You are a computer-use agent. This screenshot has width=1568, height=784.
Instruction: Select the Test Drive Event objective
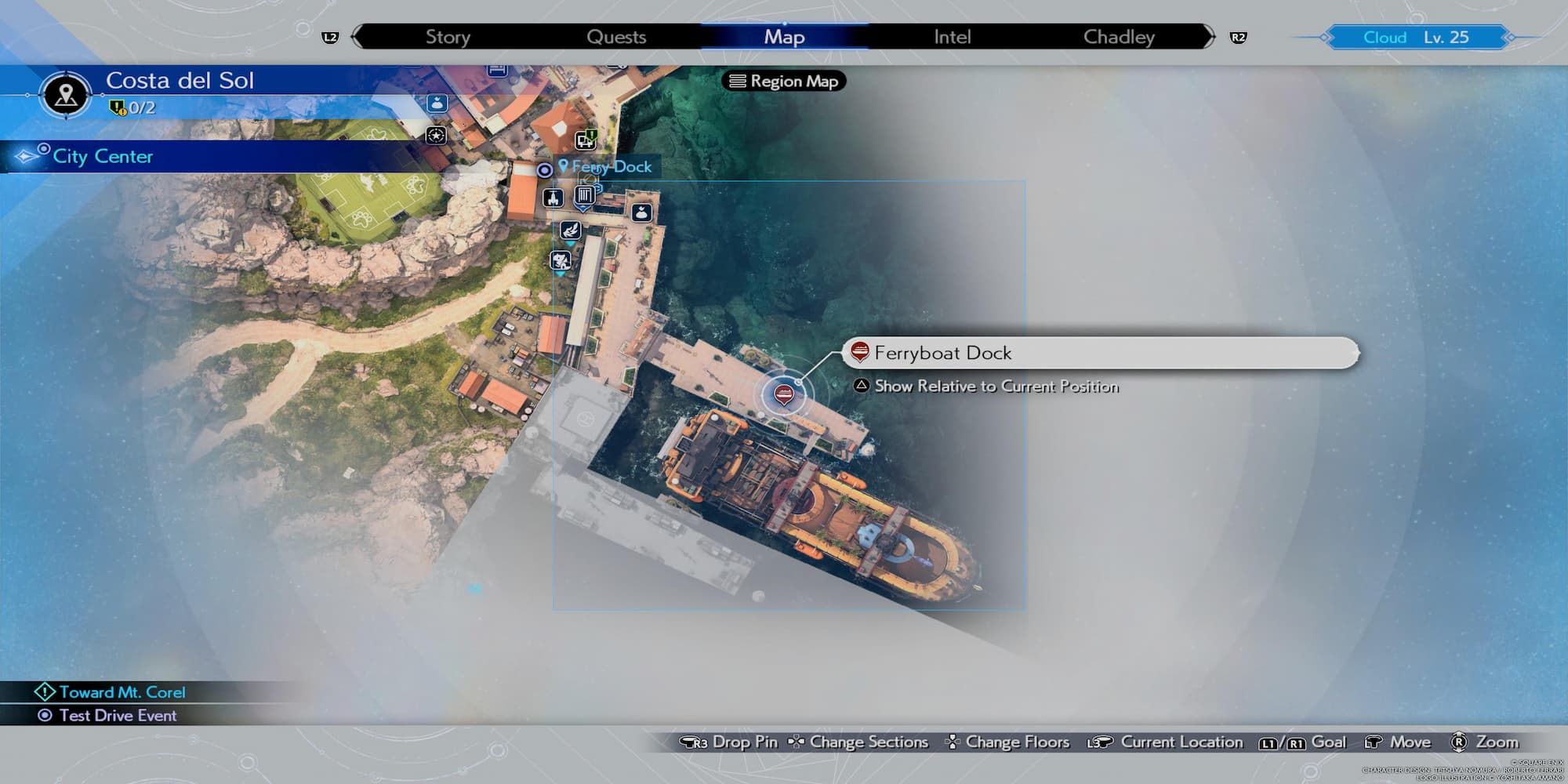(118, 715)
